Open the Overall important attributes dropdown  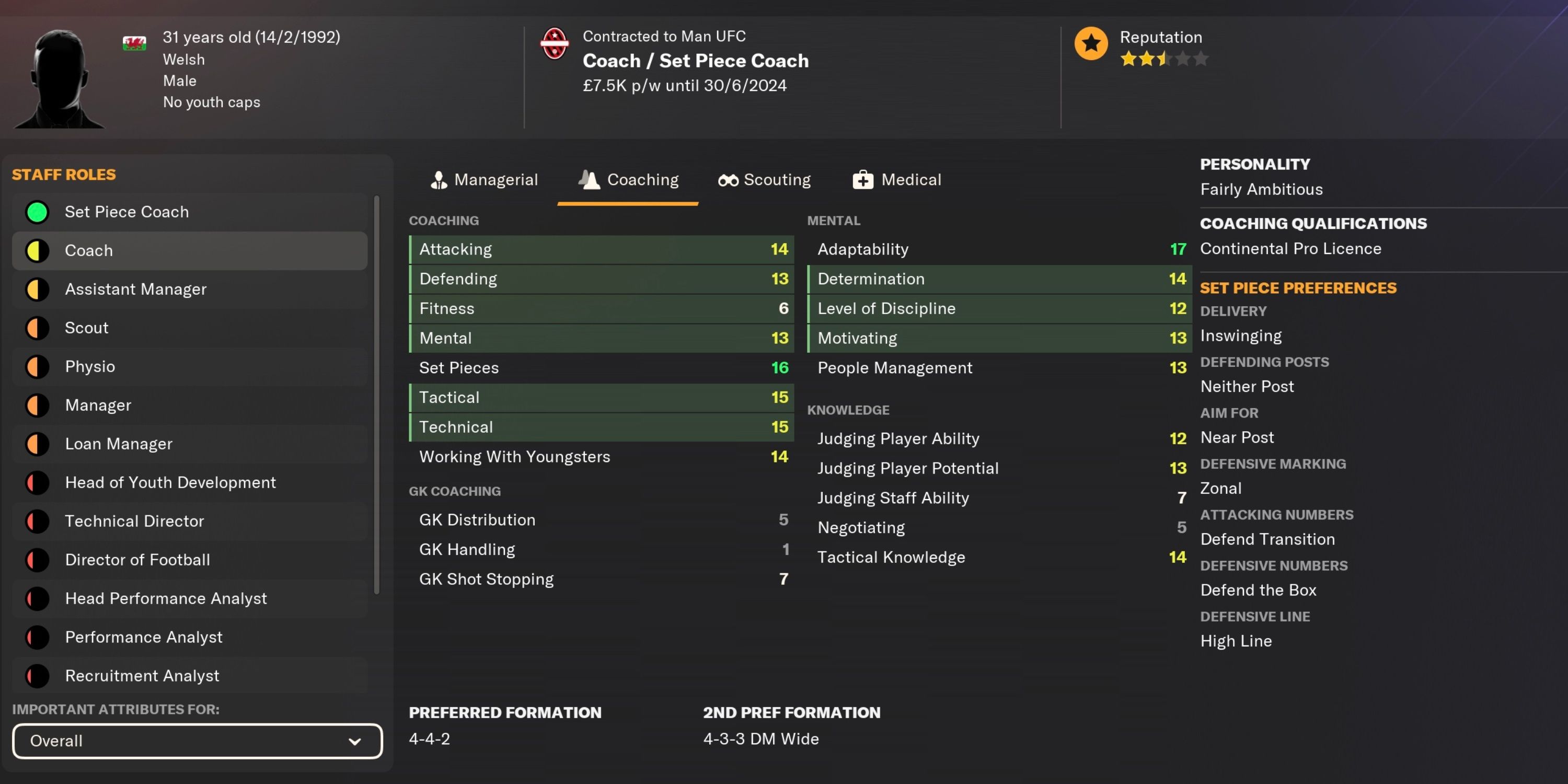click(x=197, y=741)
